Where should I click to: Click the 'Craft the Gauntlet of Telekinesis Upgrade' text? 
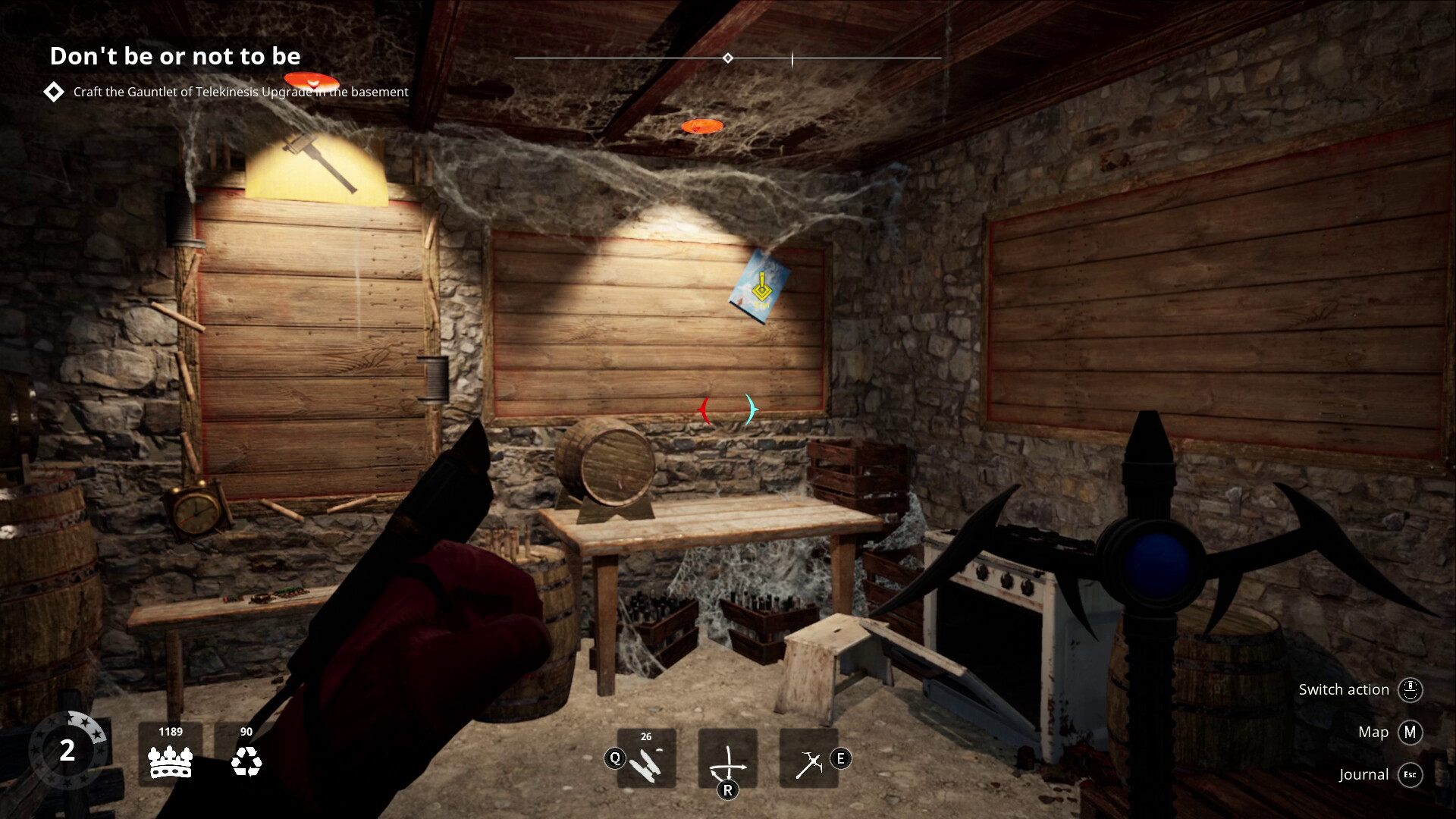pyautogui.click(x=240, y=92)
